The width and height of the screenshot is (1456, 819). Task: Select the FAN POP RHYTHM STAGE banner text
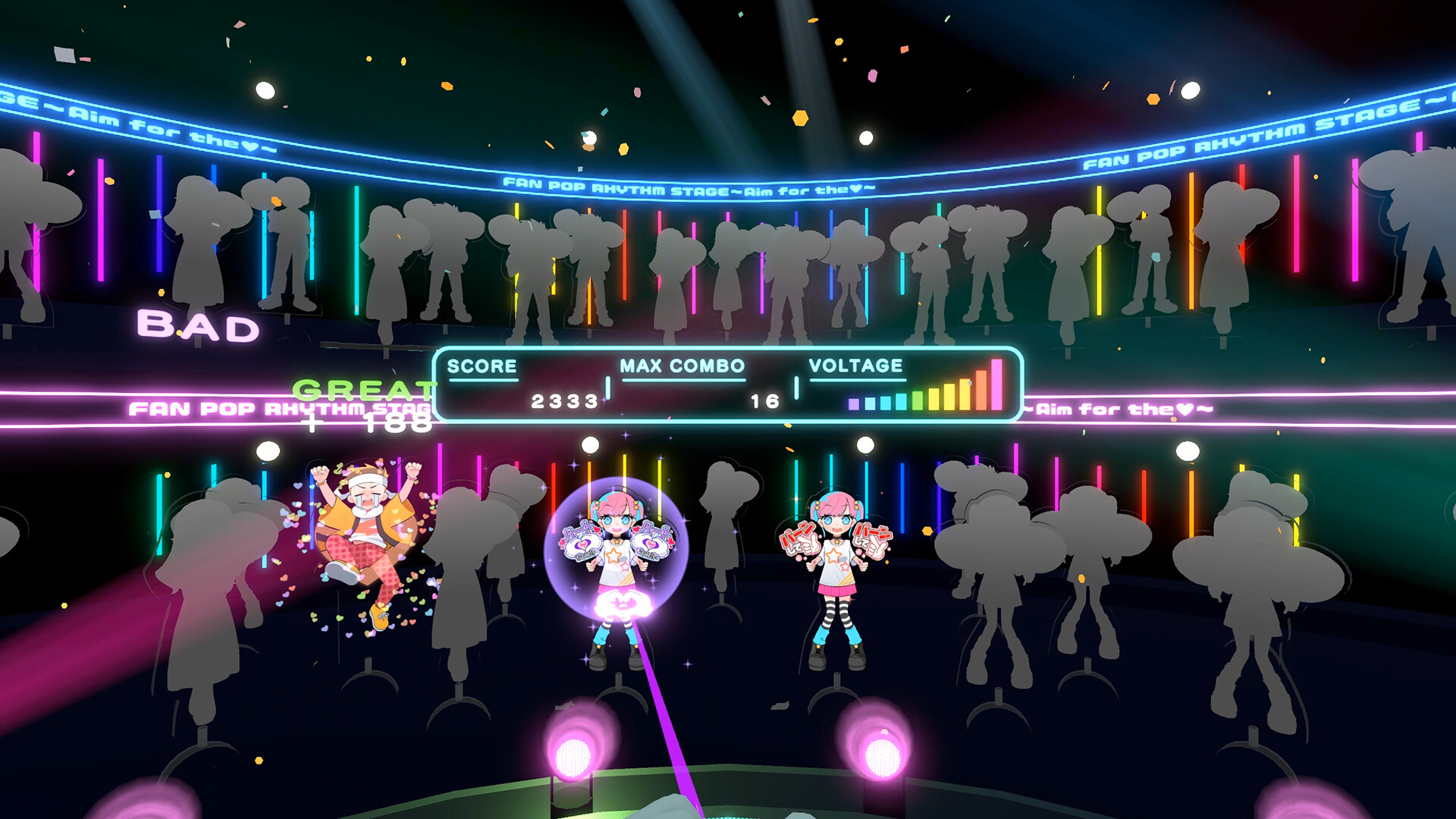pos(690,182)
